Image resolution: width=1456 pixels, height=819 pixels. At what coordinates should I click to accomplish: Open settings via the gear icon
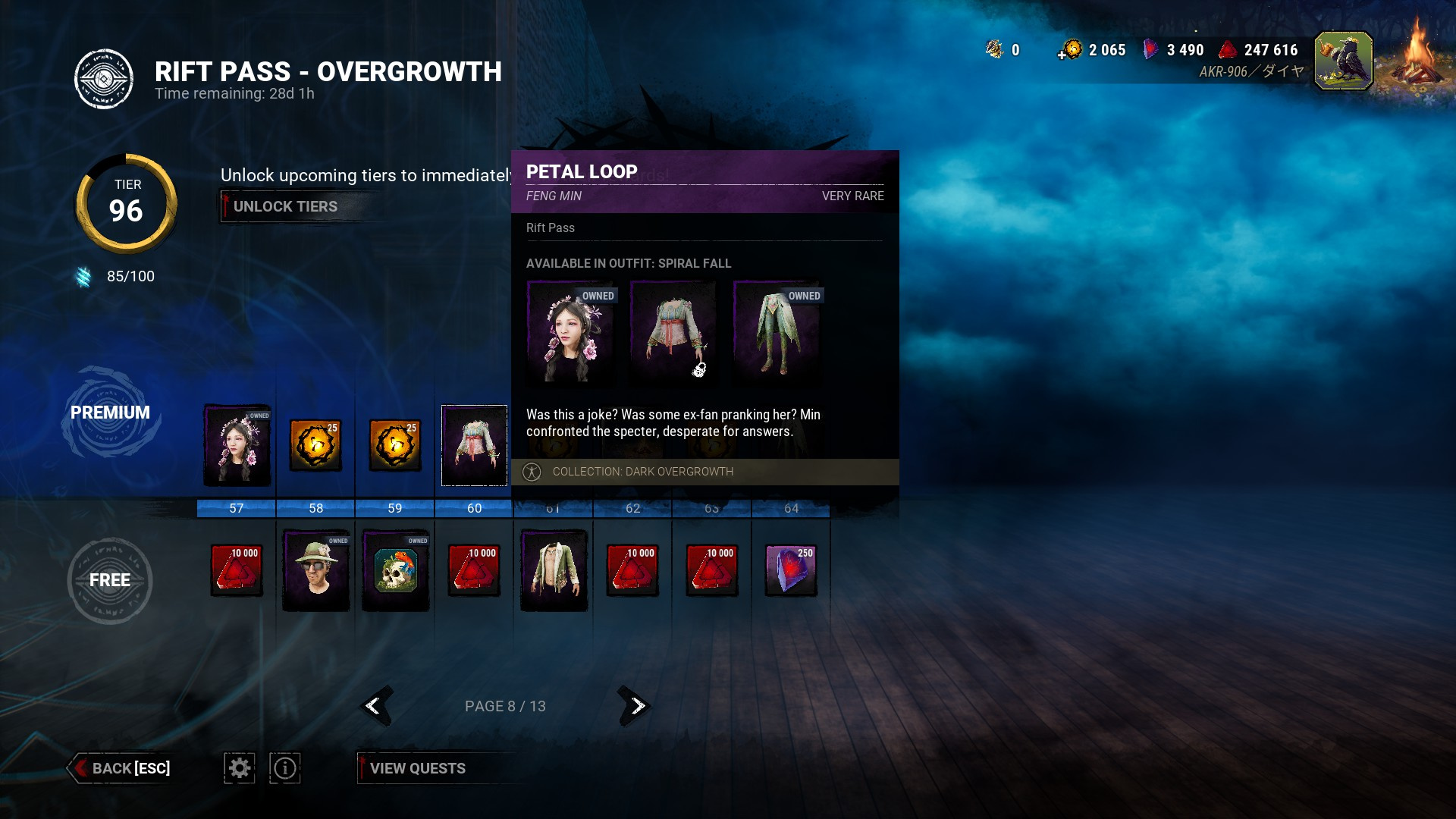coord(240,768)
